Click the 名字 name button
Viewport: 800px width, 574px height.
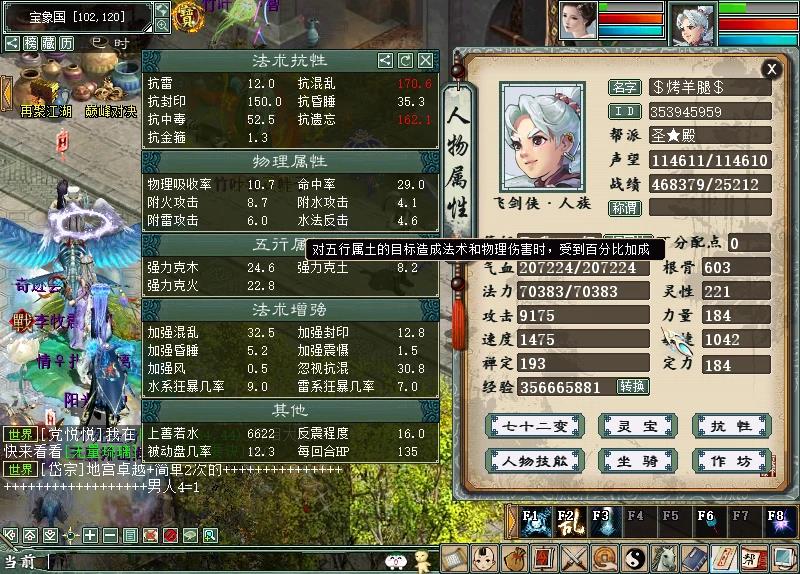click(624, 87)
